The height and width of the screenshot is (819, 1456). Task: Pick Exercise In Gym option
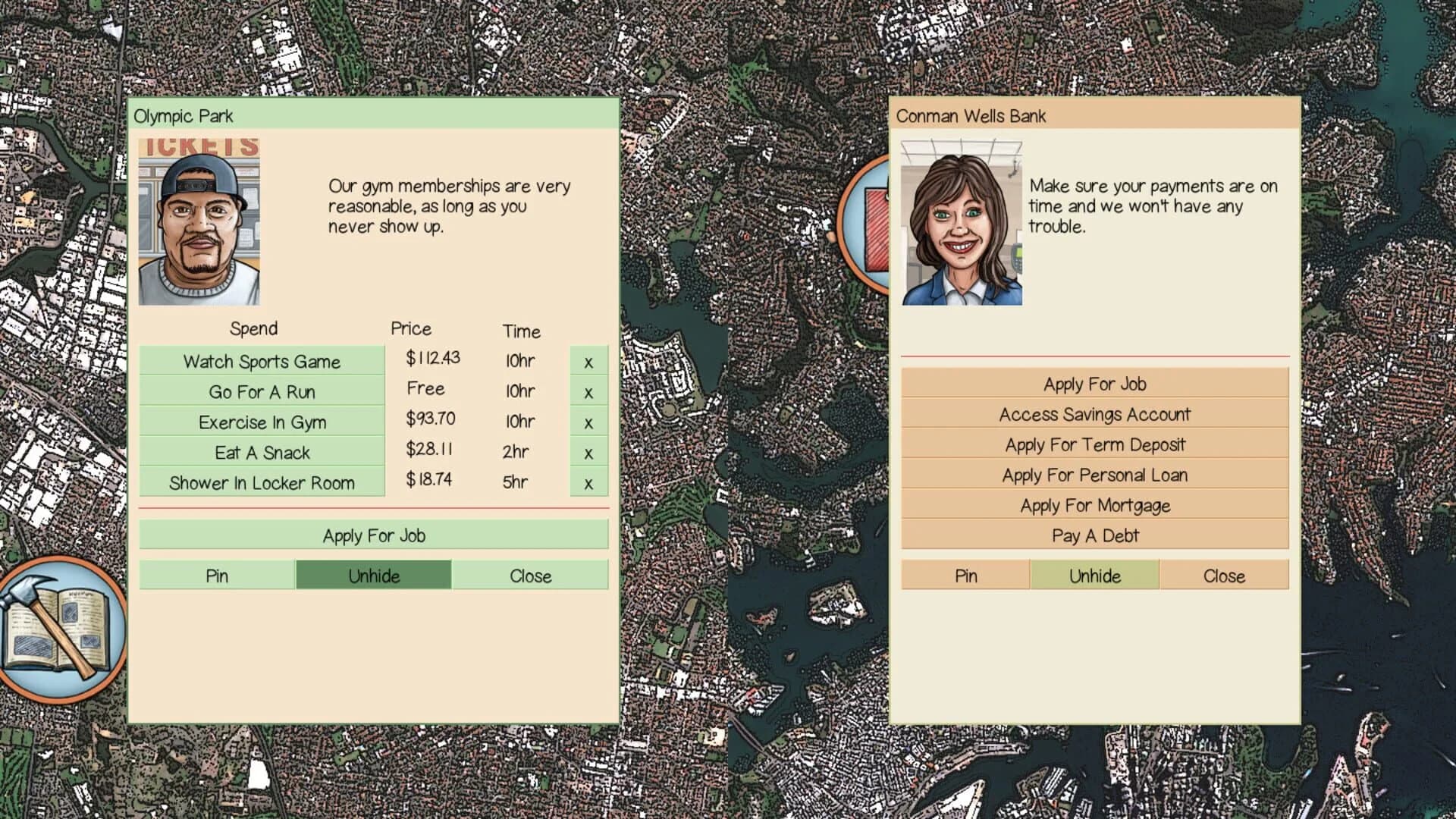(x=262, y=422)
